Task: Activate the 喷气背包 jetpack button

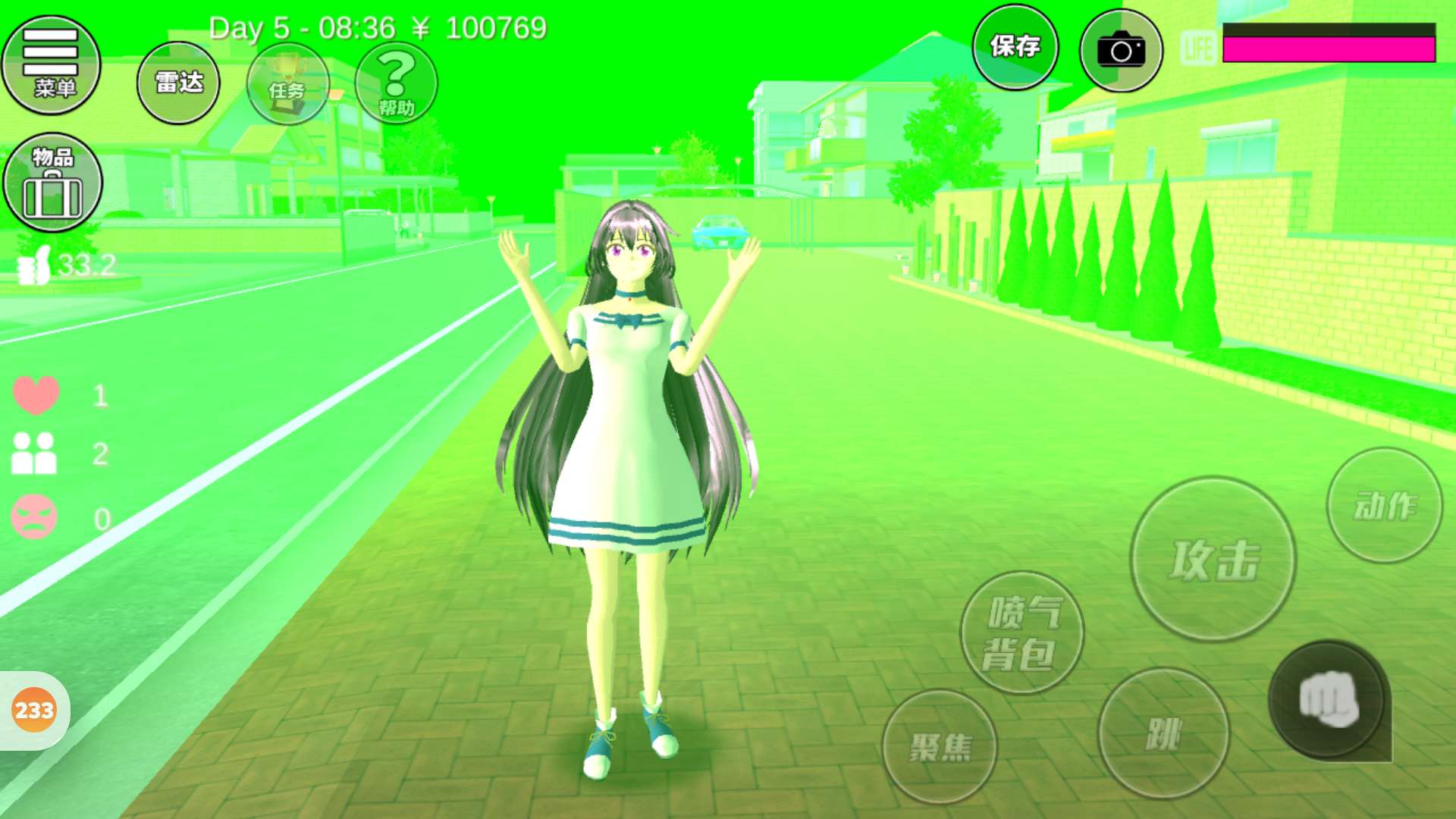Action: (1021, 632)
